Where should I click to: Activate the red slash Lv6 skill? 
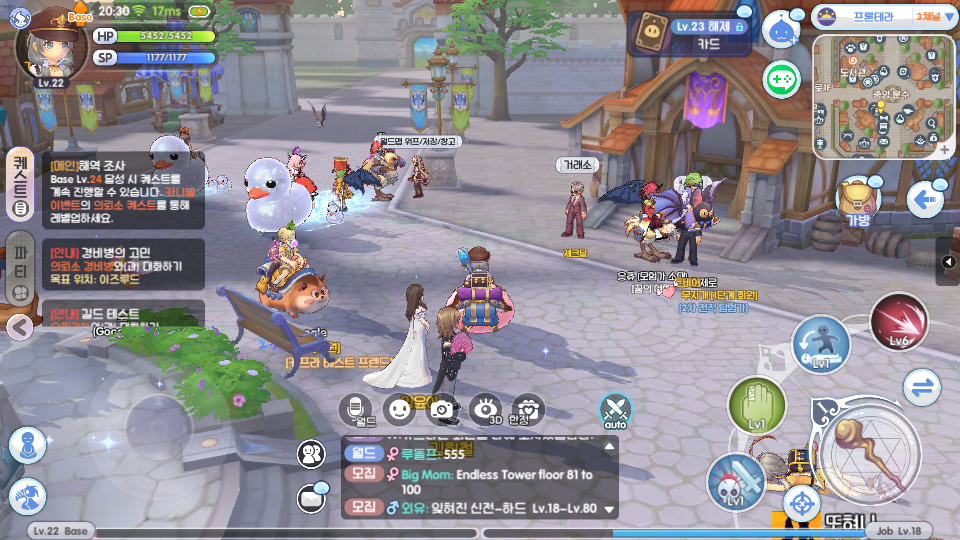coord(898,323)
